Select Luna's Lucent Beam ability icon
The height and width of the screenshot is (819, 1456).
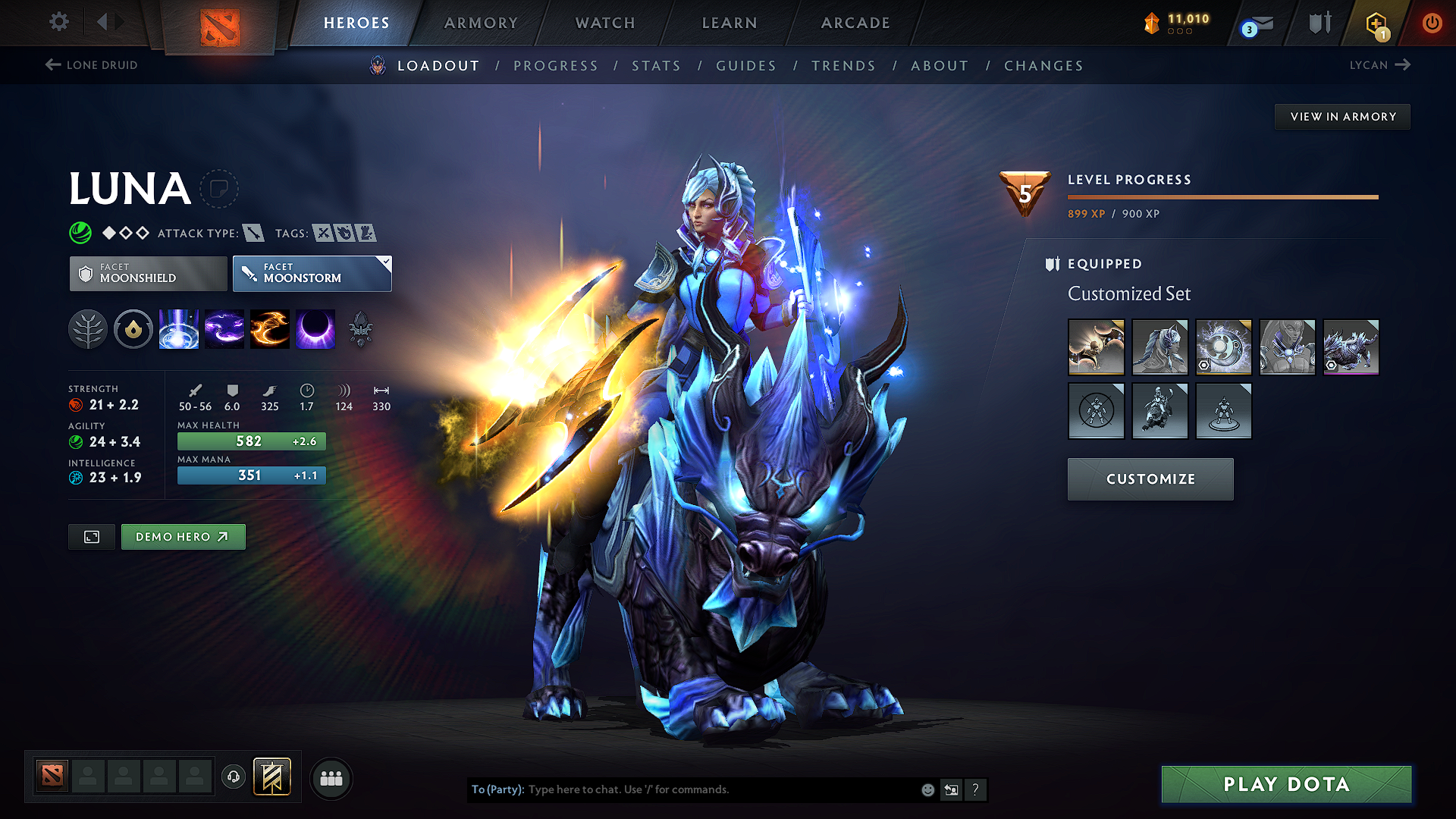click(x=179, y=329)
